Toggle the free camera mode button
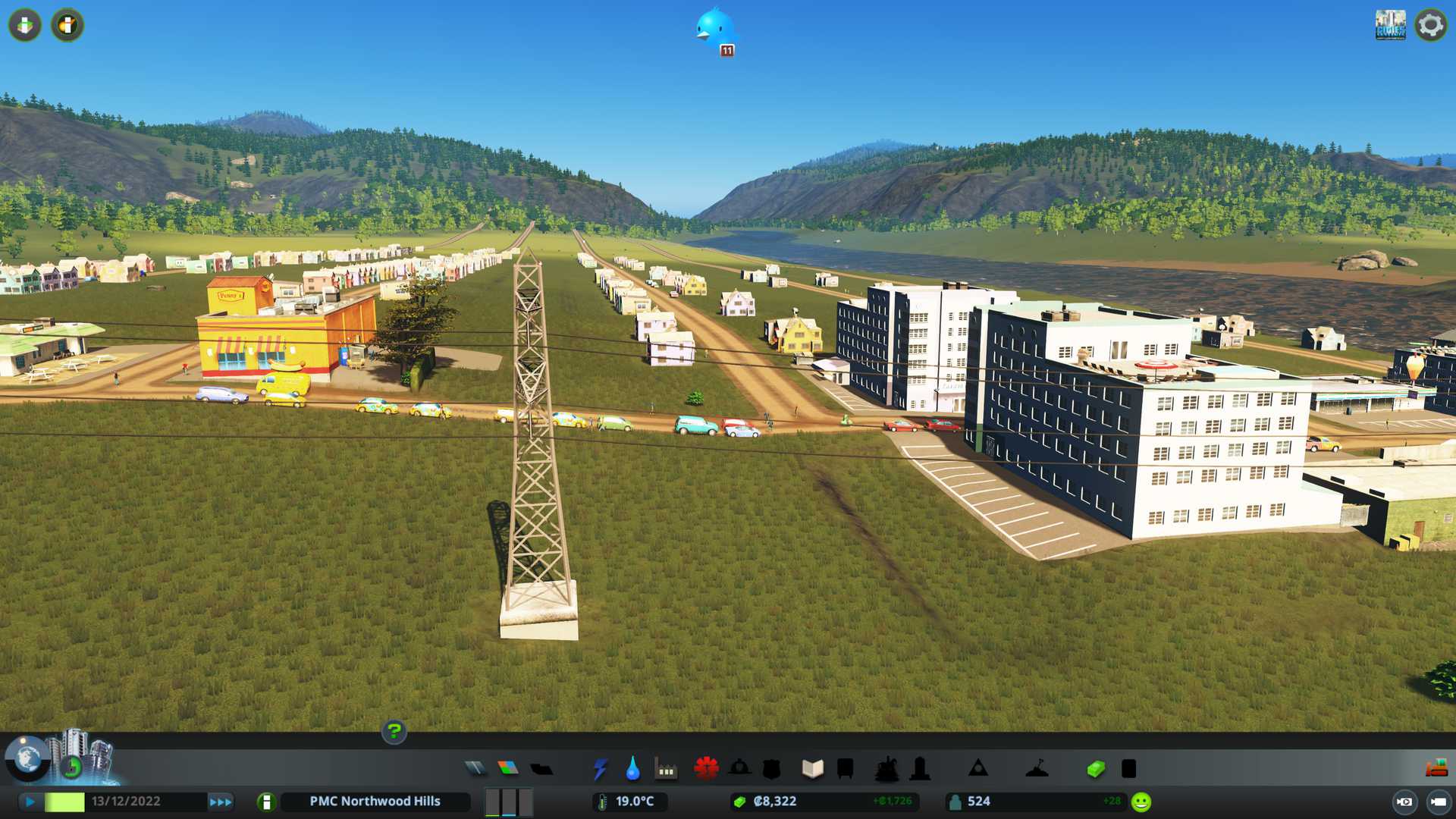 click(x=1404, y=802)
